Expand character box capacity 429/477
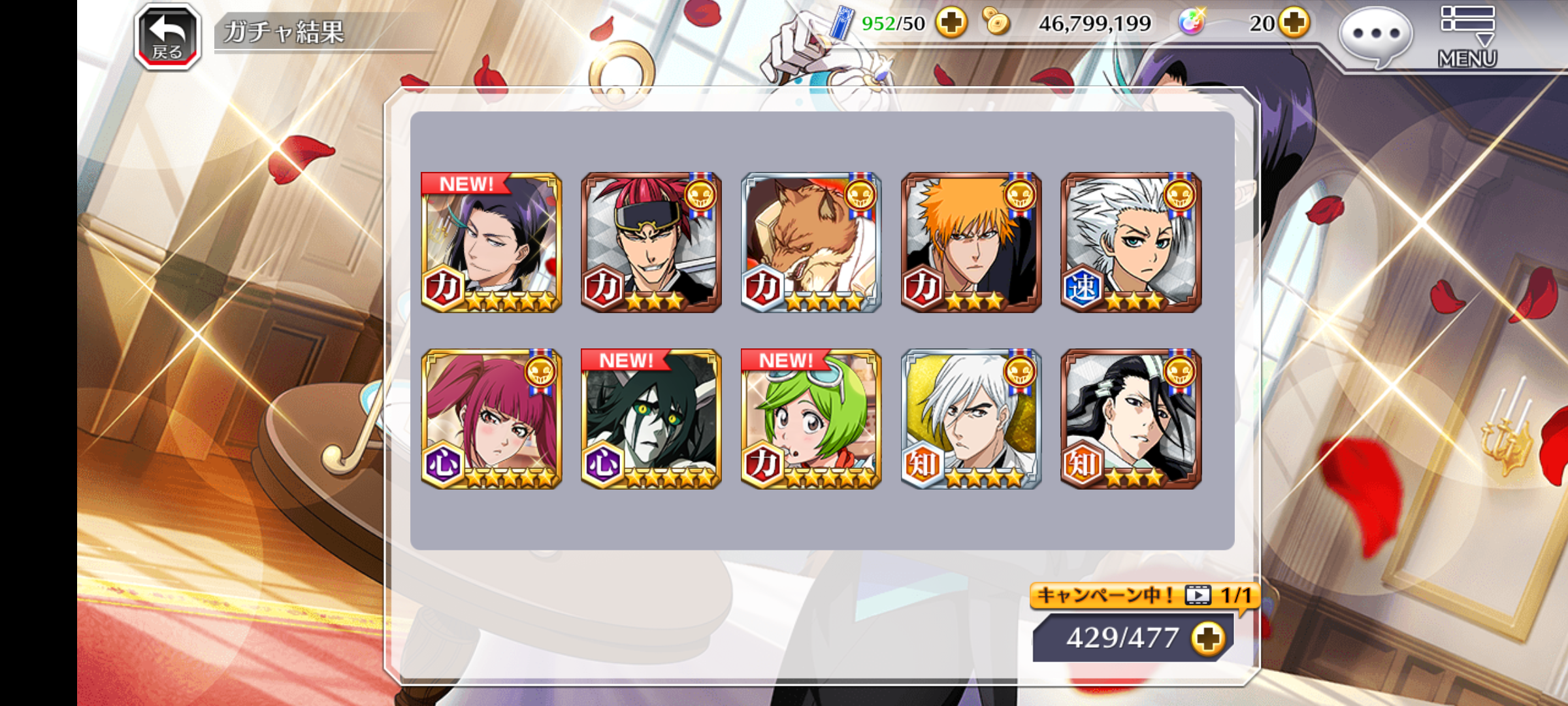The height and width of the screenshot is (706, 1568). pyautogui.click(x=1207, y=638)
